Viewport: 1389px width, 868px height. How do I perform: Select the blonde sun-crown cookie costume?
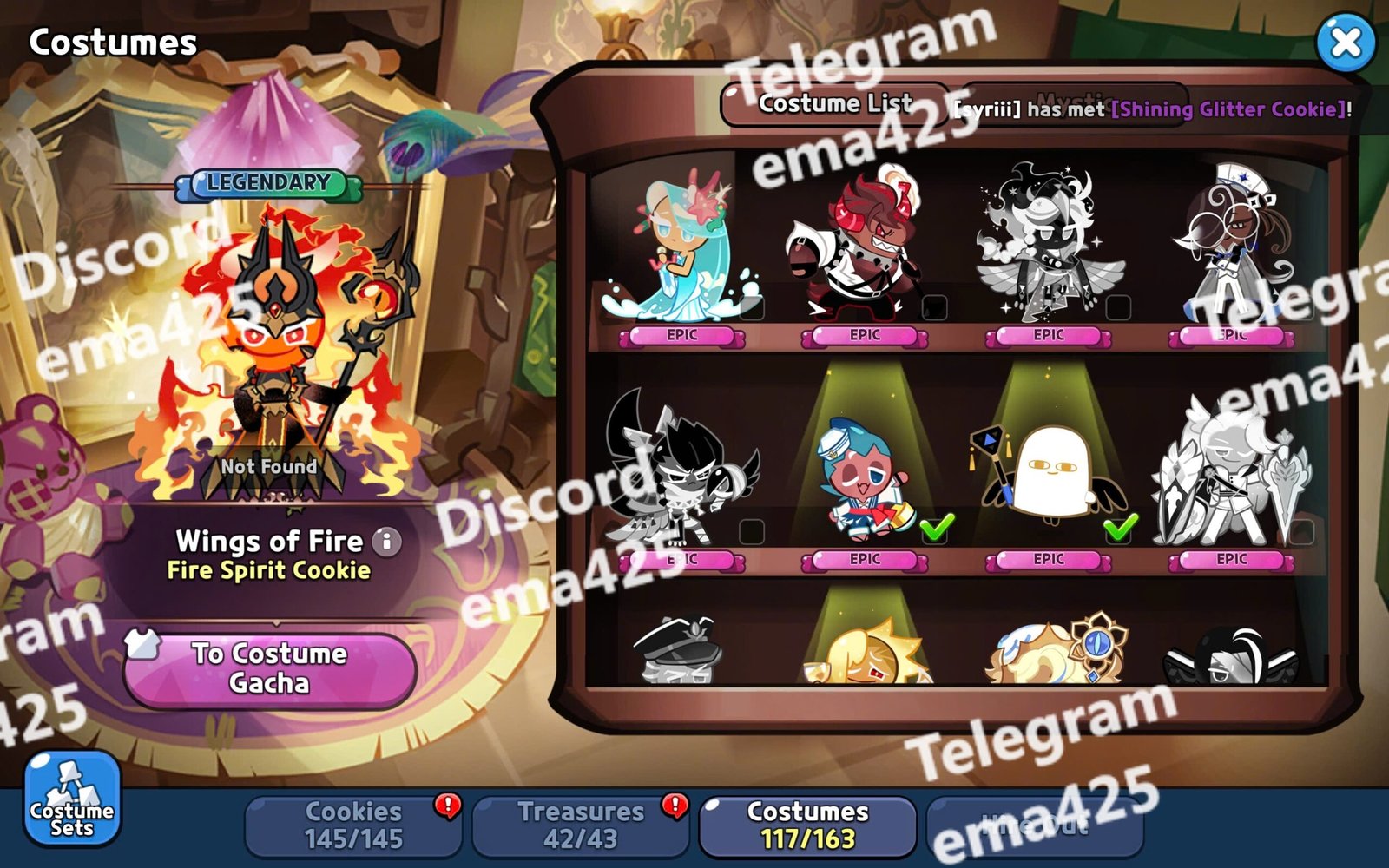coord(866,653)
